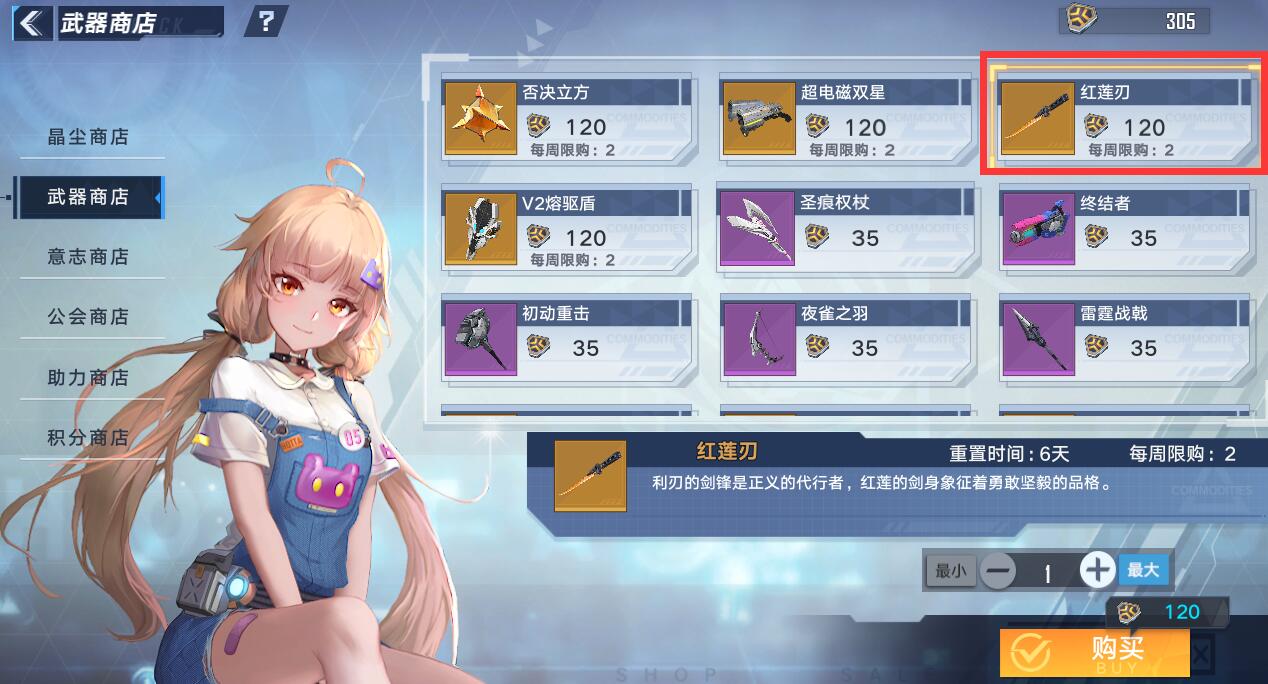
Task: Go back using the arrow button
Action: 32,21
